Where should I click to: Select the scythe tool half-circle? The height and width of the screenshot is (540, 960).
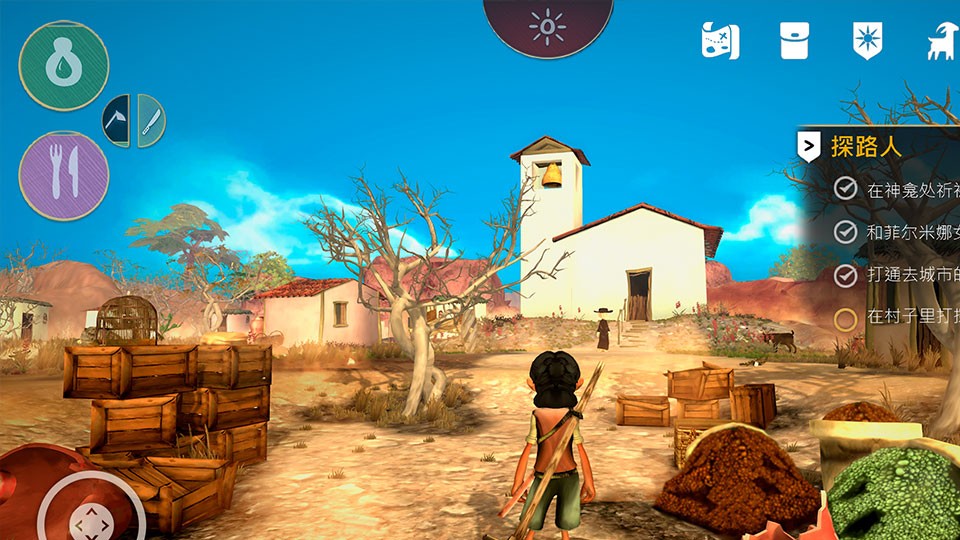[x=118, y=121]
